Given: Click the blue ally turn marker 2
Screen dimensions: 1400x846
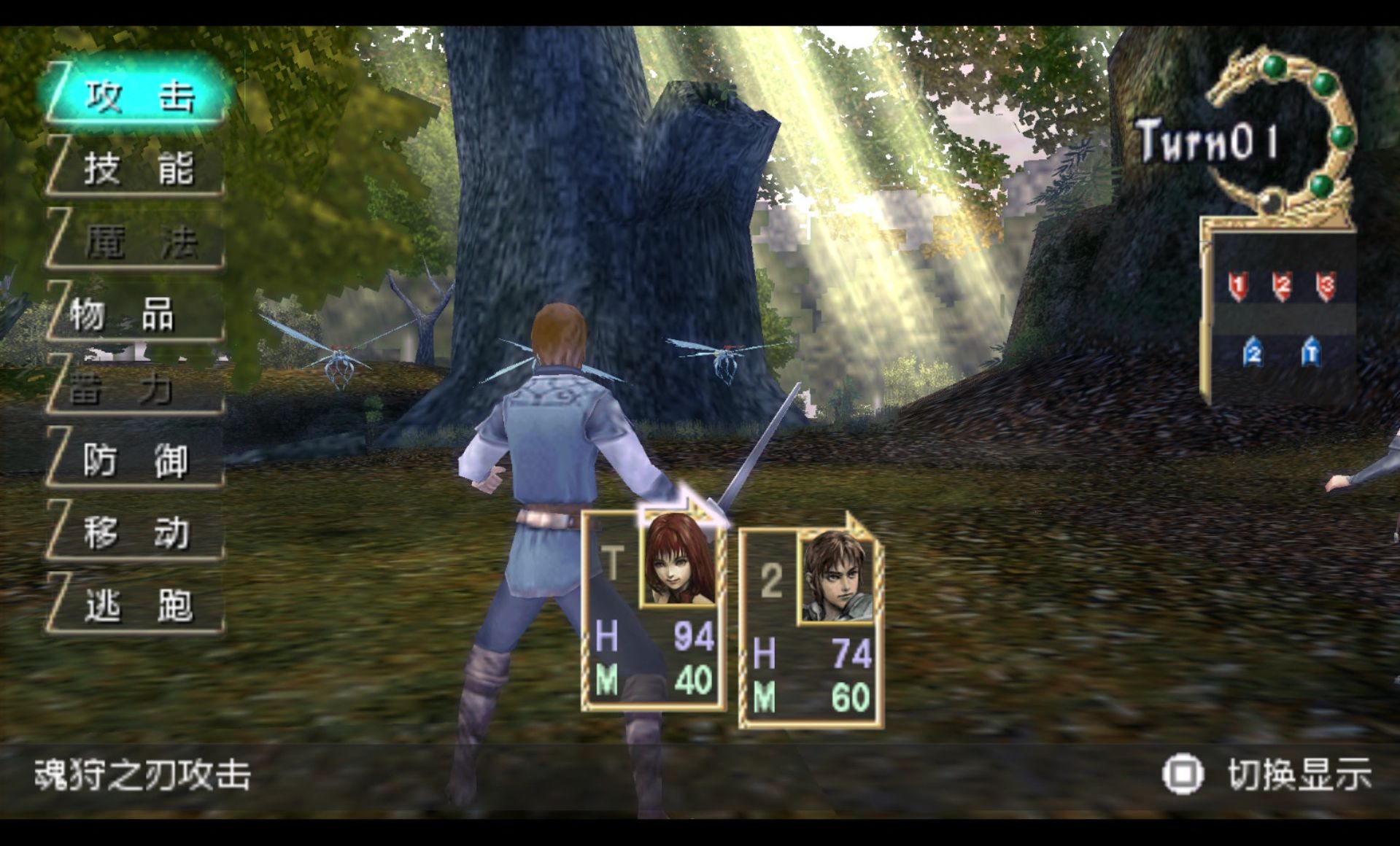Looking at the screenshot, I should coord(1253,353).
